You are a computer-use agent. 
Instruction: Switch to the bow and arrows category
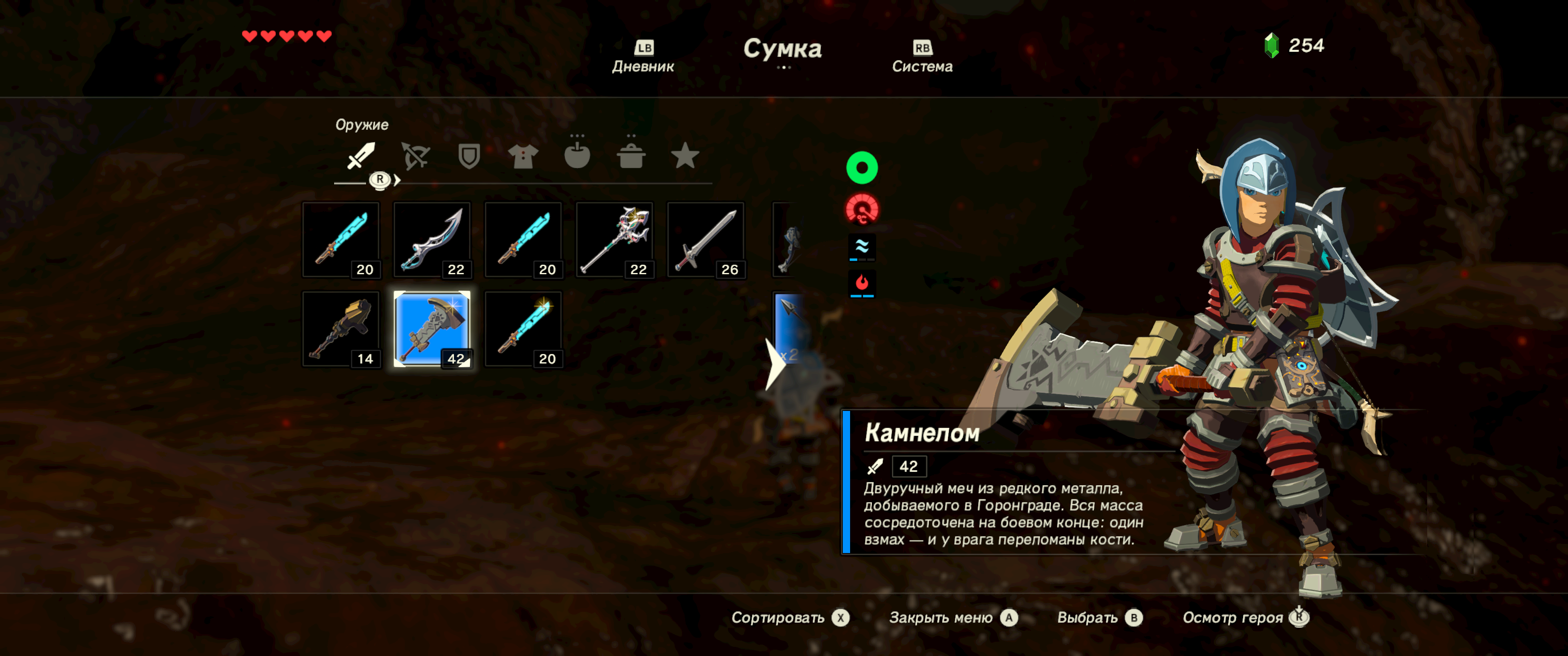415,156
